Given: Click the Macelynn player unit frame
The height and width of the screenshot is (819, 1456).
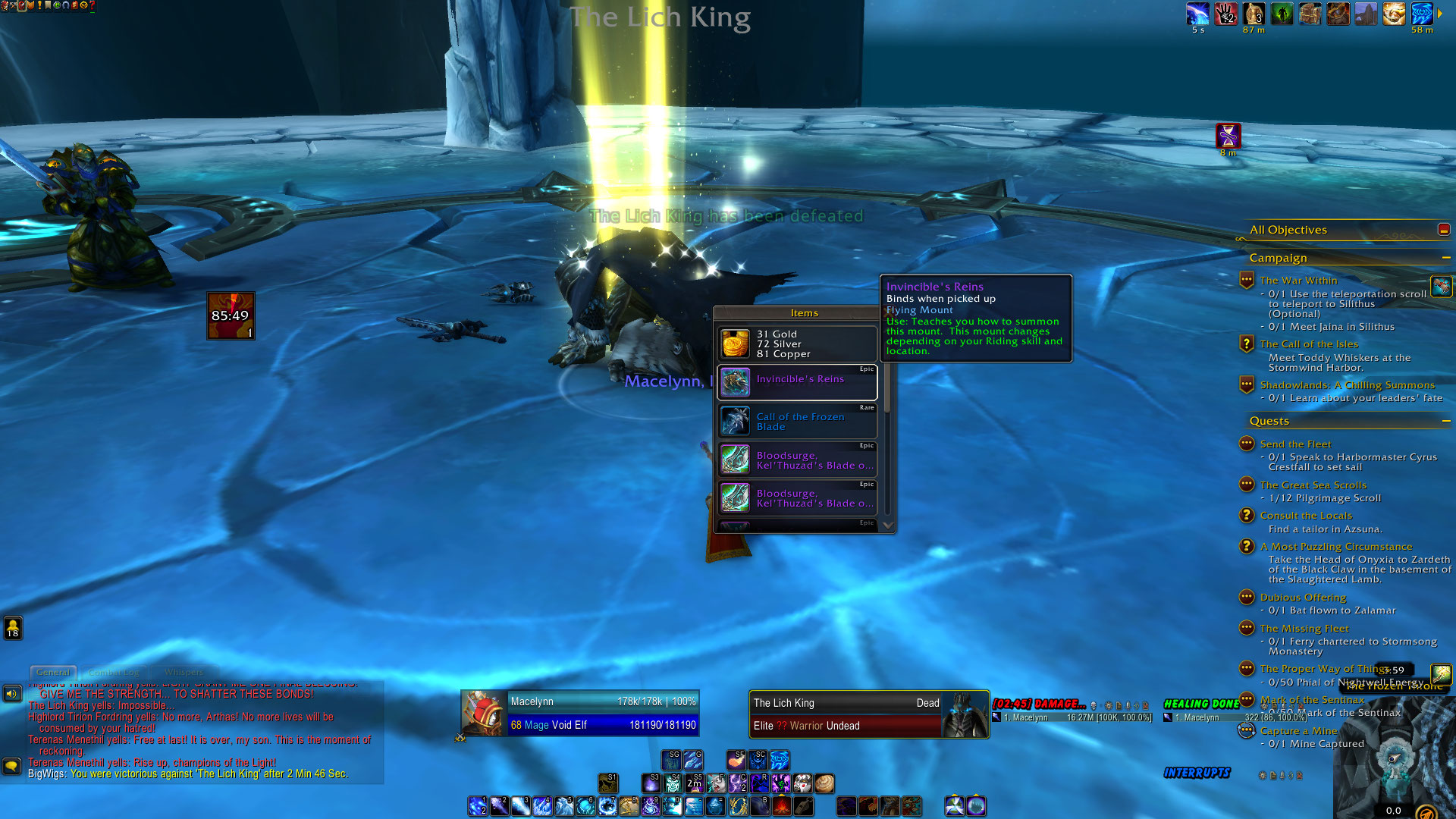Looking at the screenshot, I should tap(580, 713).
